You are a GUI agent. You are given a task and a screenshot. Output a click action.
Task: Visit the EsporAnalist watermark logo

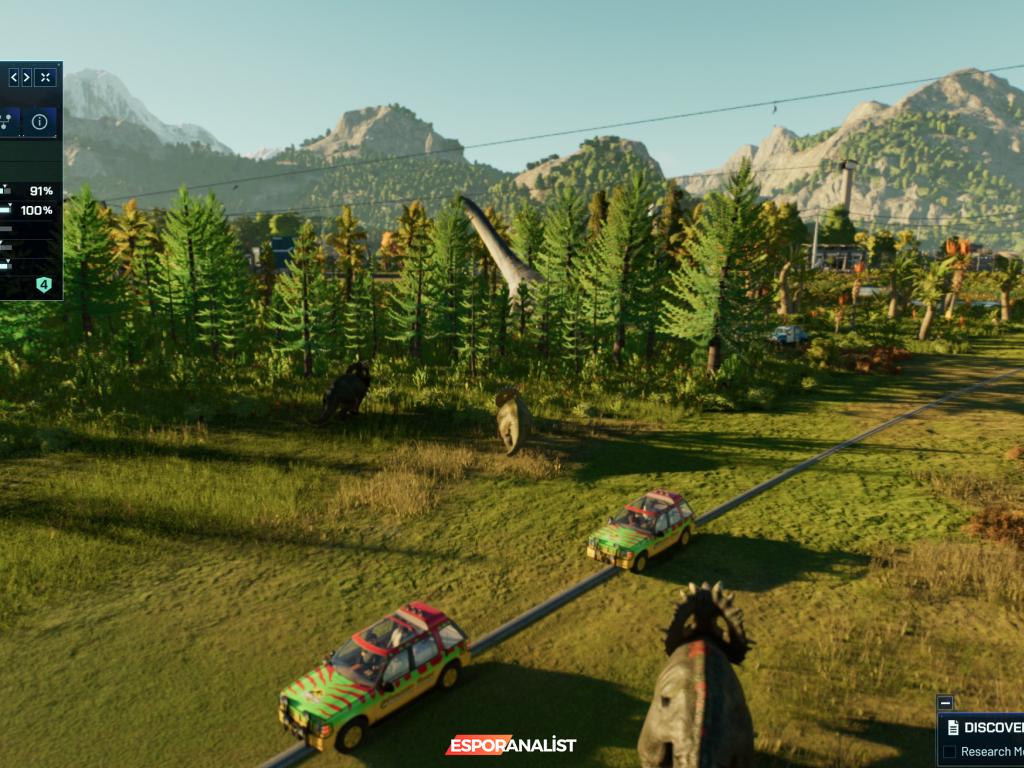[x=511, y=745]
